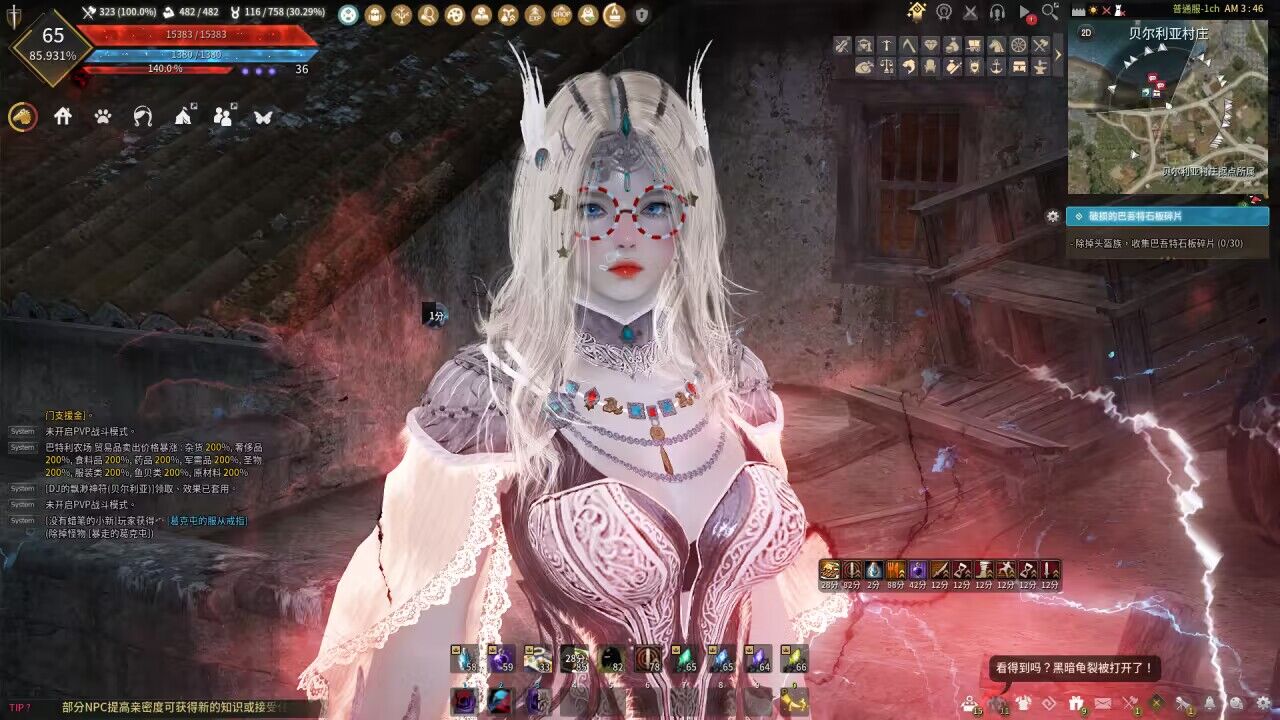Open the minimap of the village
The image size is (1280, 720).
(x=1168, y=108)
